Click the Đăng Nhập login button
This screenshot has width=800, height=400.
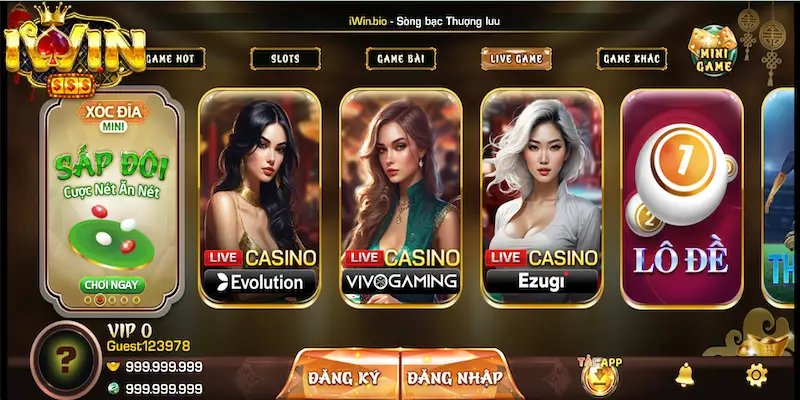(x=455, y=377)
